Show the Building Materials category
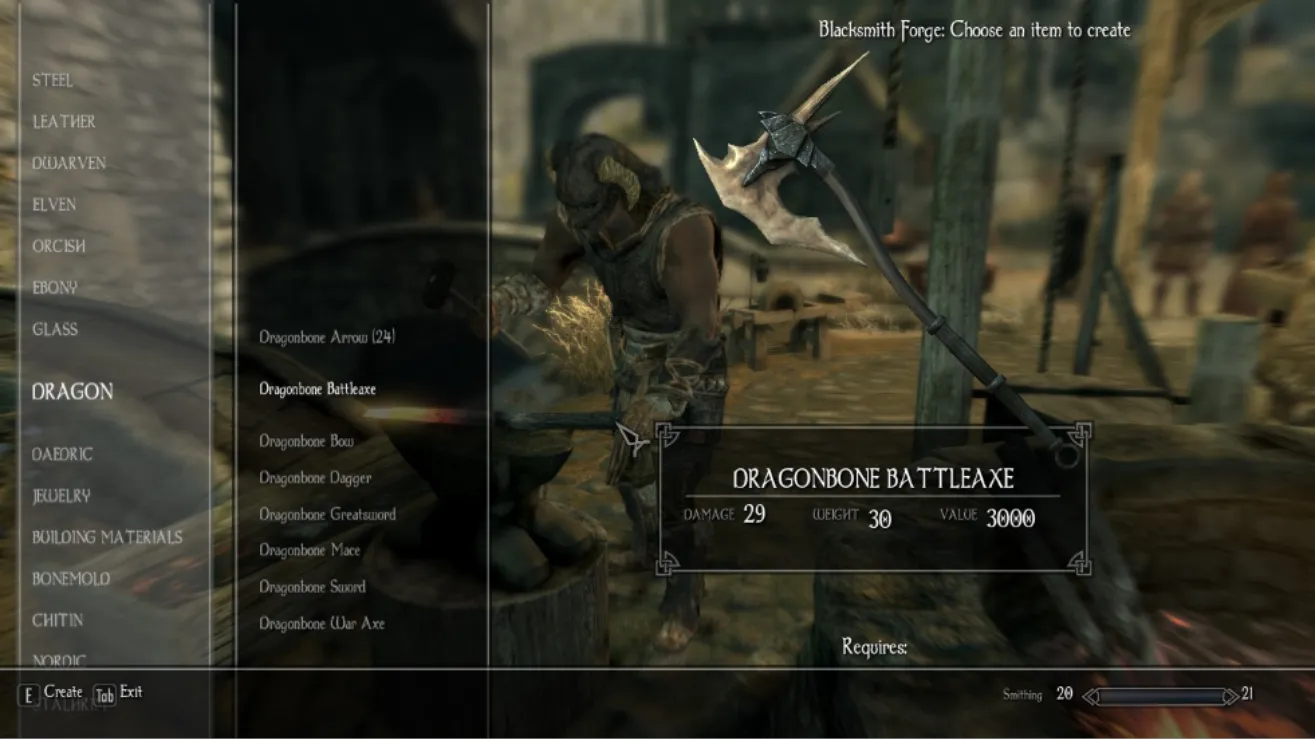 (107, 537)
